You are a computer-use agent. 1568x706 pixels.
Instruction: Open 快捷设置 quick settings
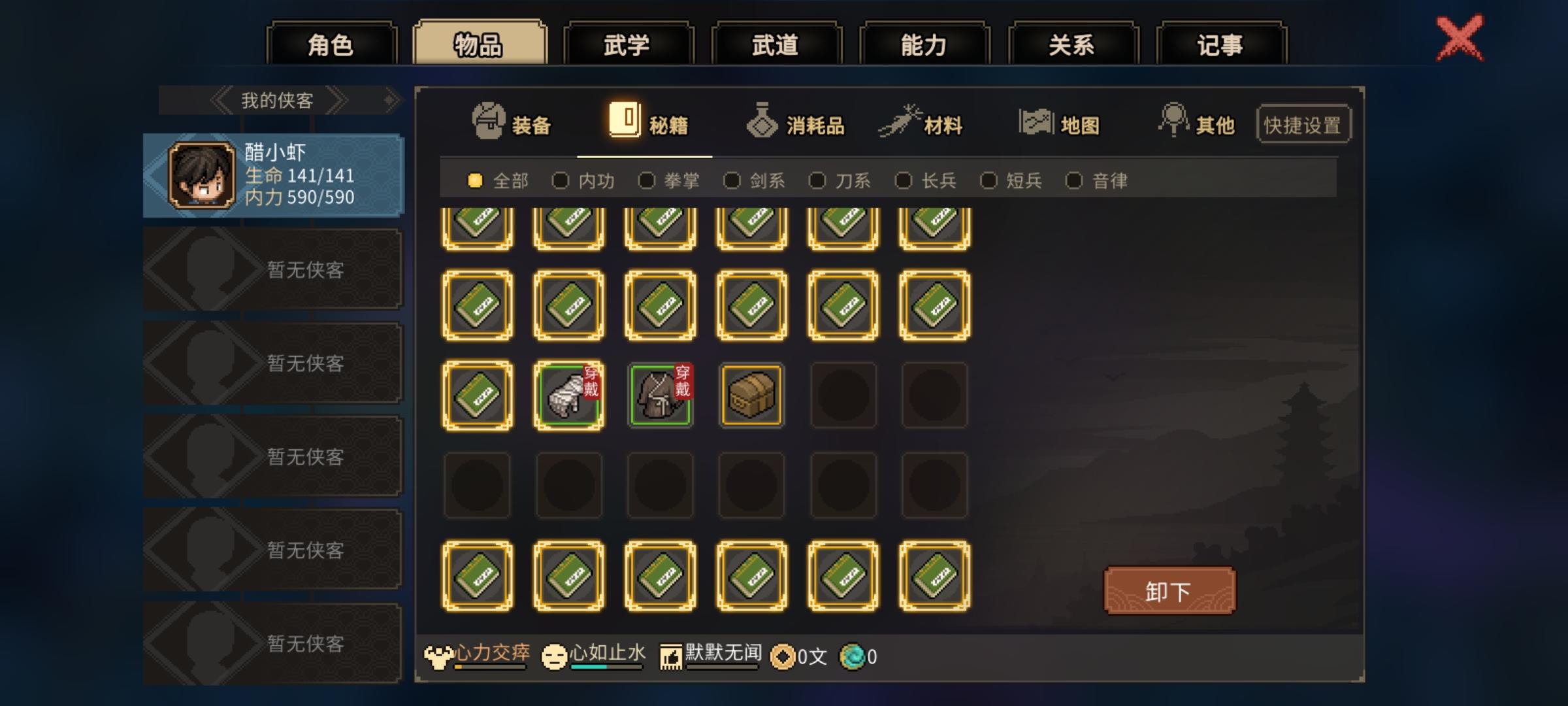(1303, 124)
